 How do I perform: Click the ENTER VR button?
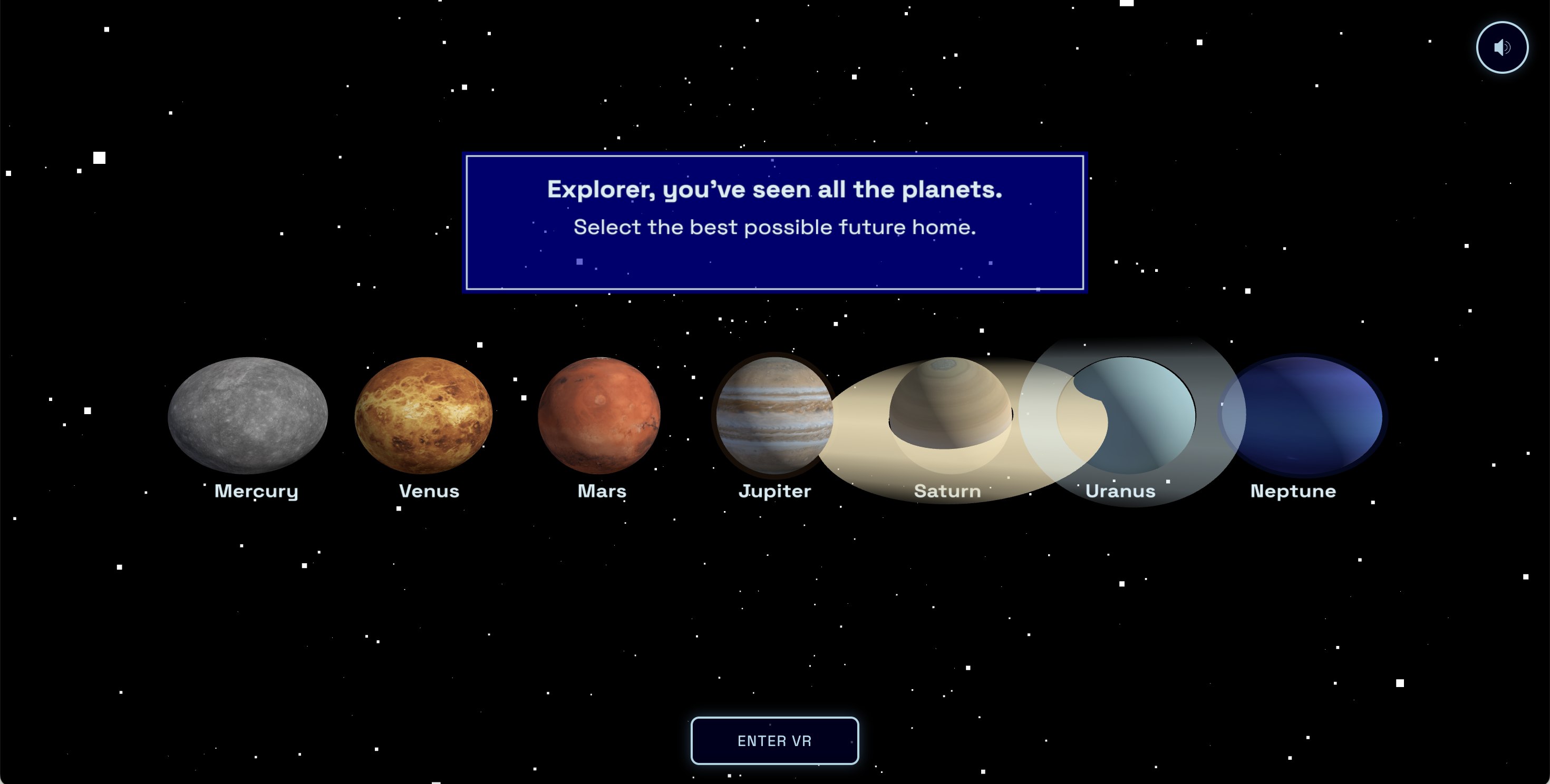point(774,741)
